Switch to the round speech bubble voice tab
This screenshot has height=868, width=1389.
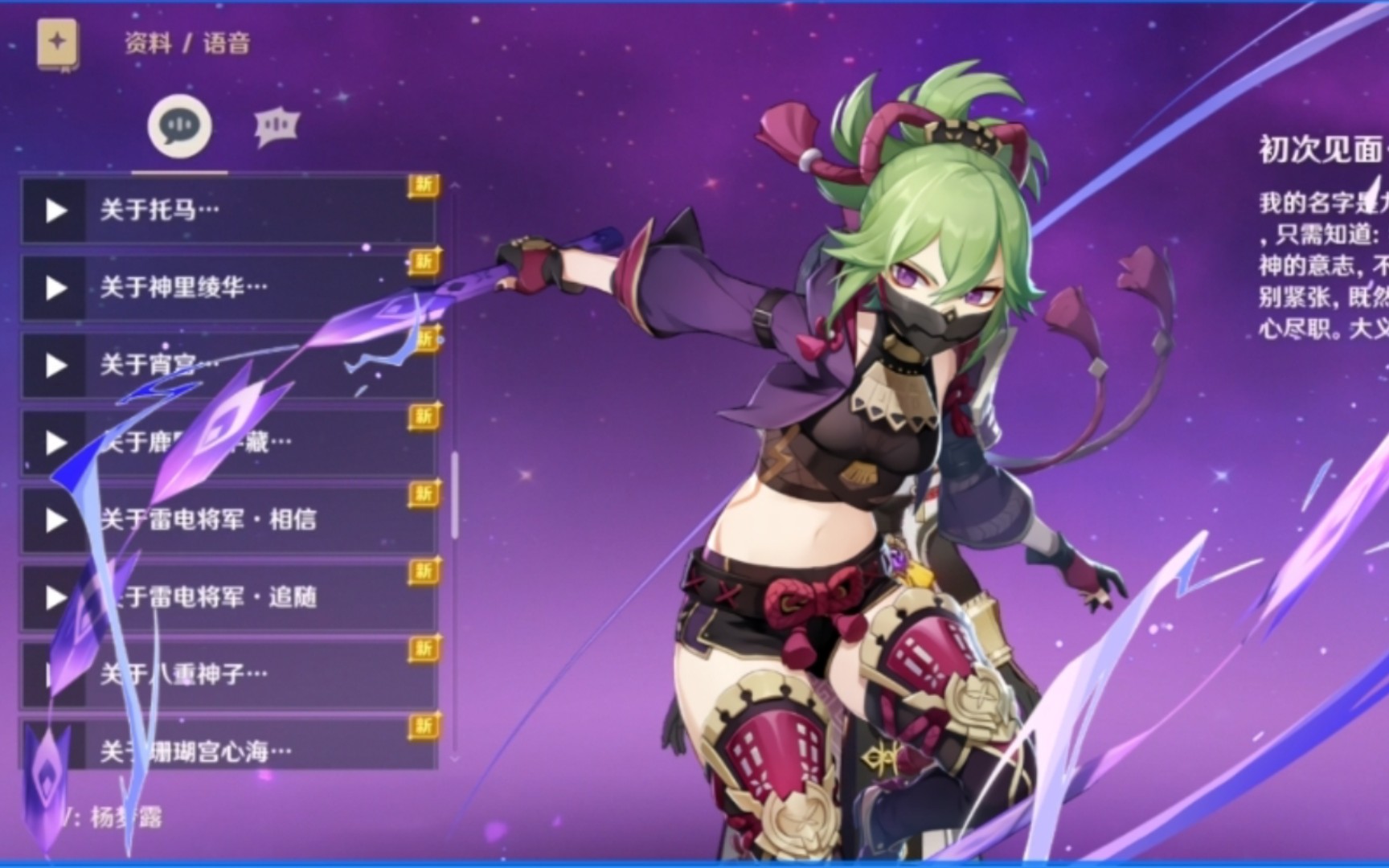(x=179, y=126)
